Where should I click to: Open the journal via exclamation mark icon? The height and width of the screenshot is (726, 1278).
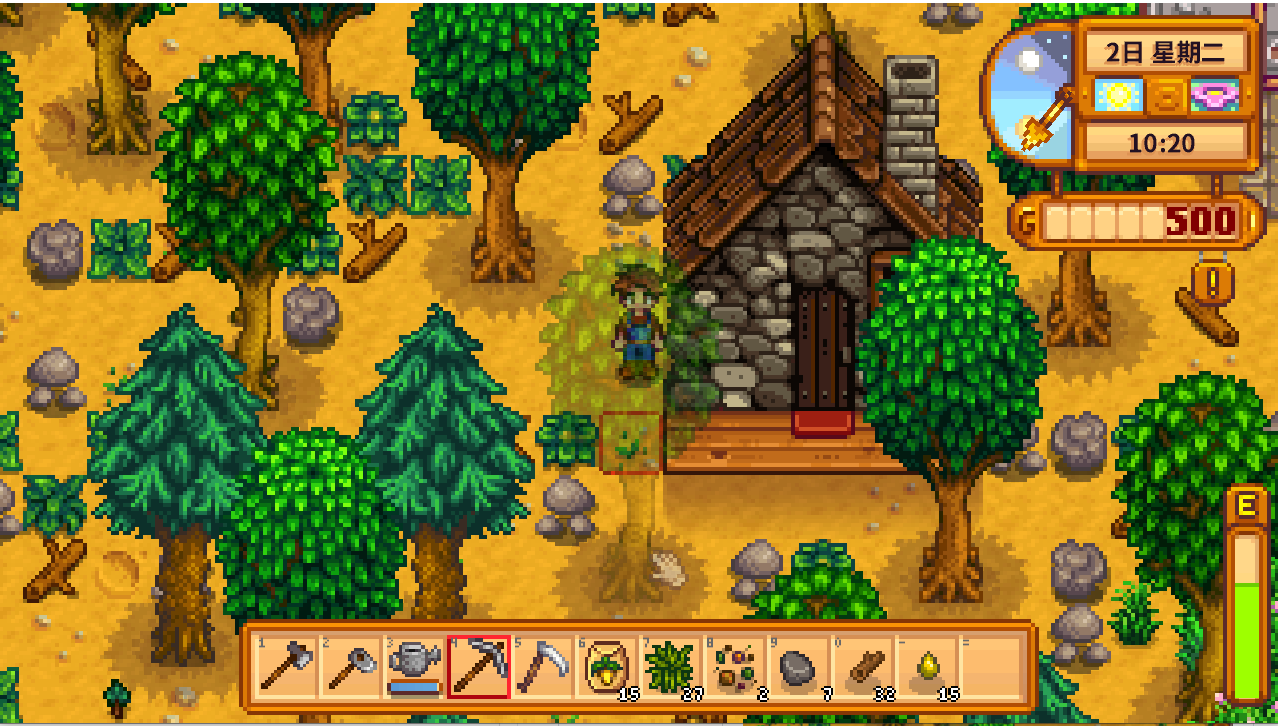click(1213, 283)
